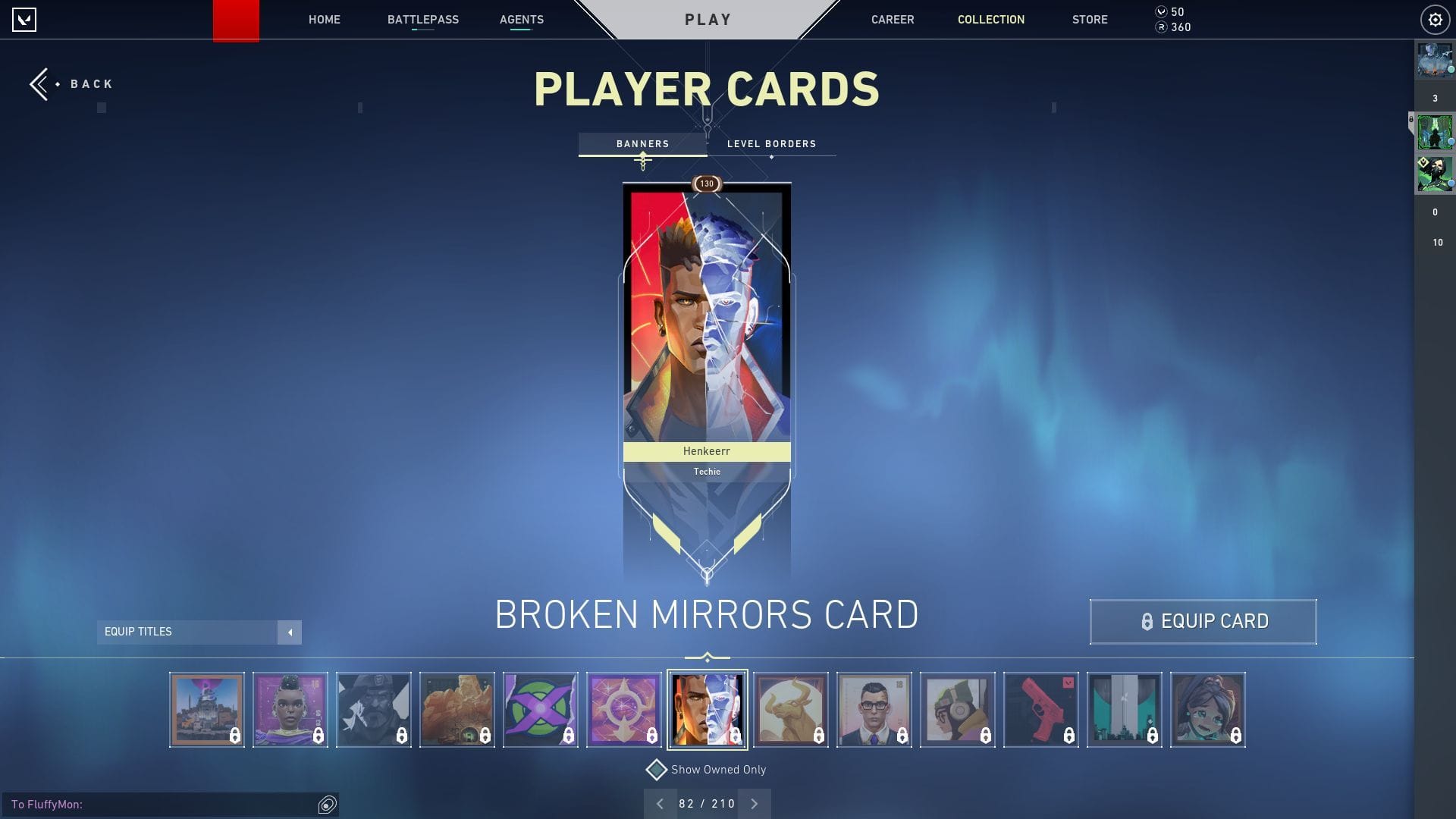Viewport: 1456px width, 819px height.
Task: Open game settings via gear icon
Action: click(x=1435, y=19)
